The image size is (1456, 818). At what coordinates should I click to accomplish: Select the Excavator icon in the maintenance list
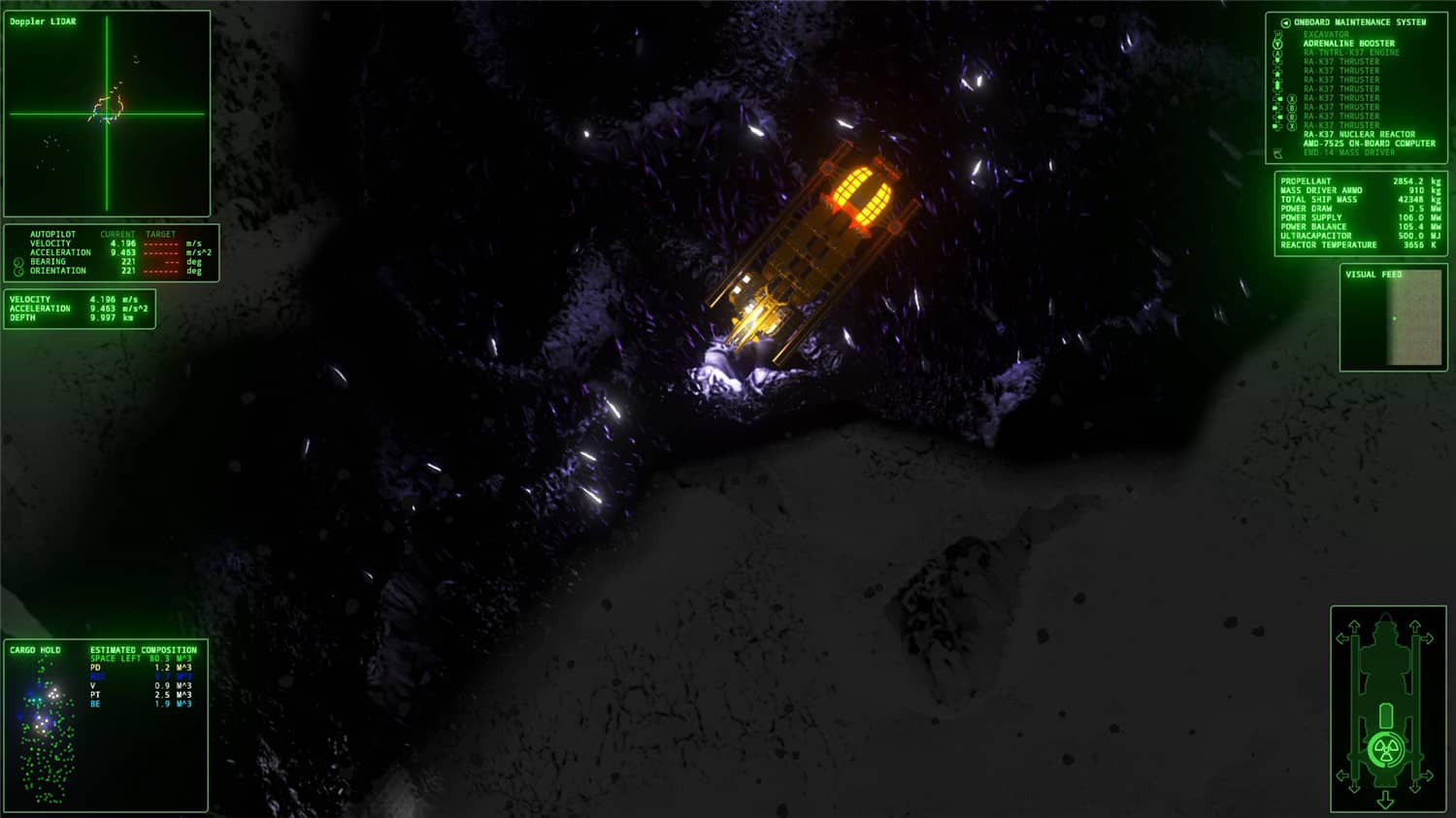tap(1279, 34)
